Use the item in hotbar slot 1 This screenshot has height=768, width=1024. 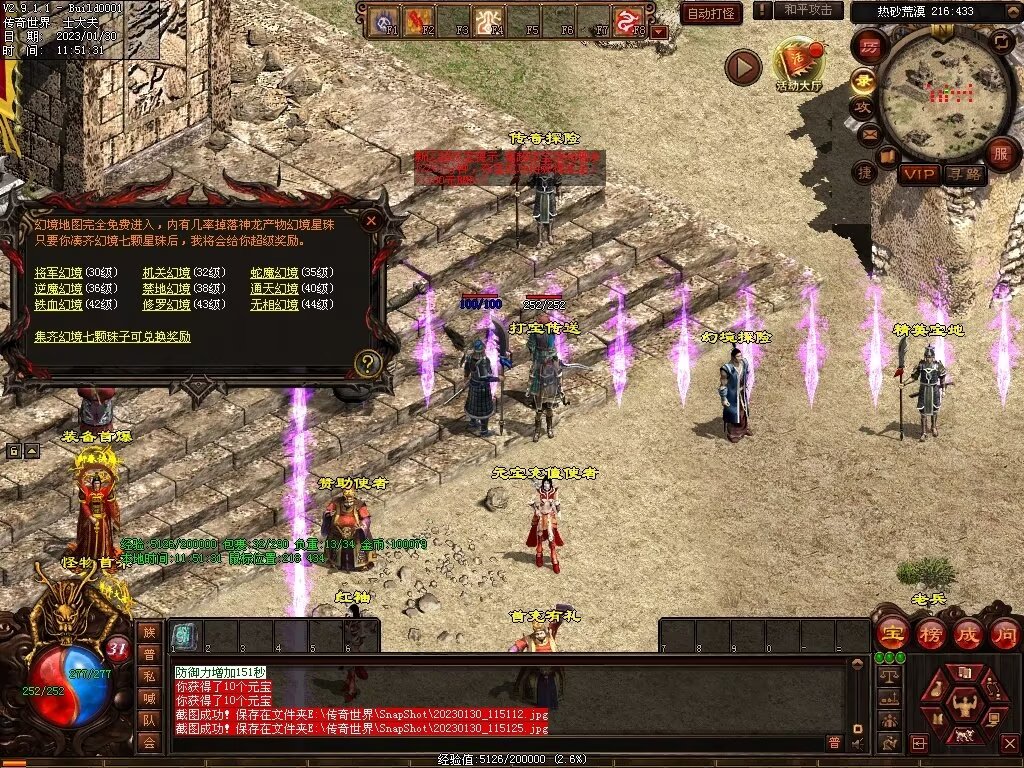coord(185,636)
